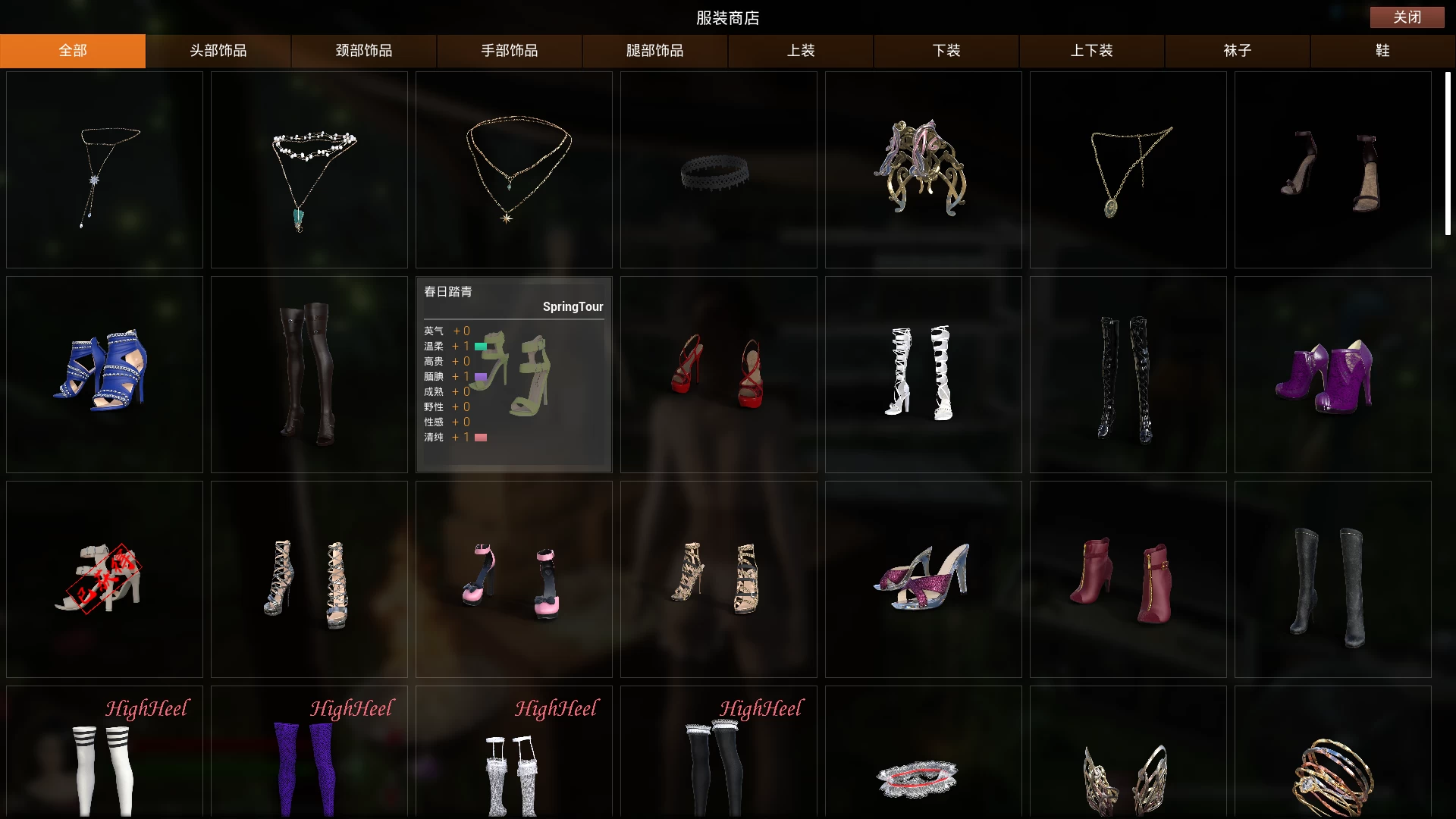Screen dimensions: 1456x819
Task: Open the 颈部饰品 category
Action: (364, 51)
